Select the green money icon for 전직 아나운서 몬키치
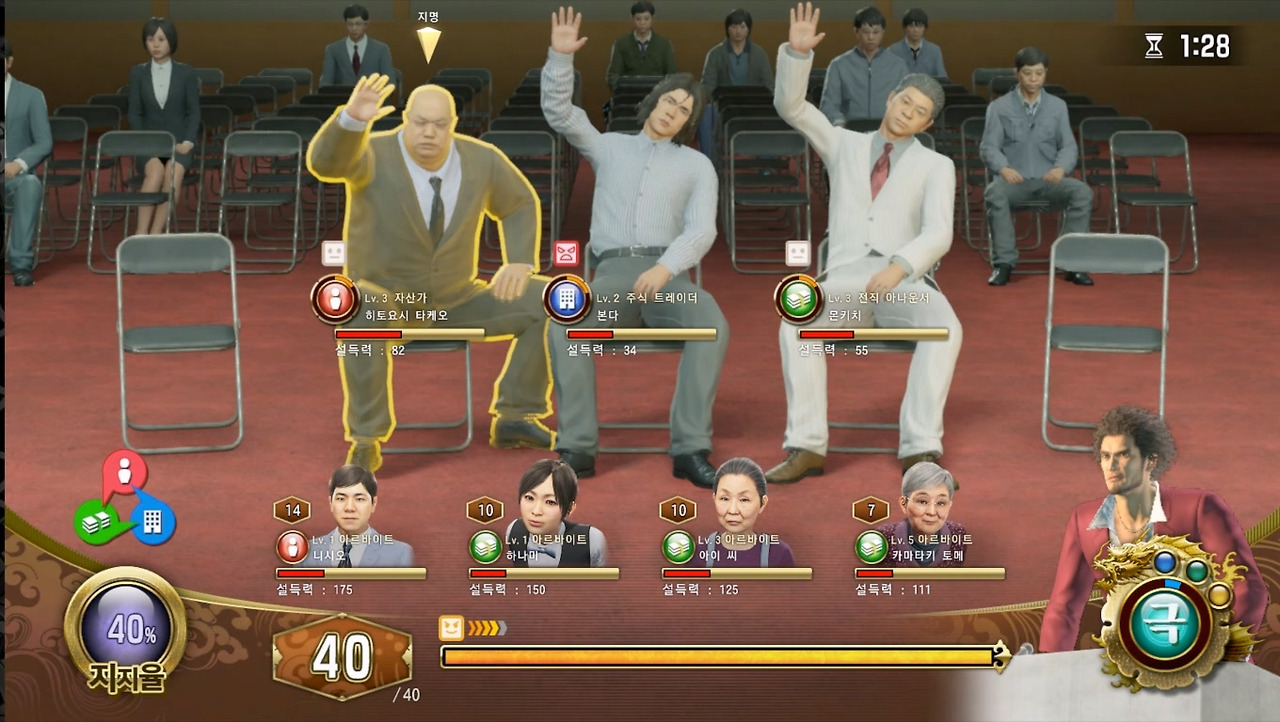1280x722 pixels. [799, 299]
